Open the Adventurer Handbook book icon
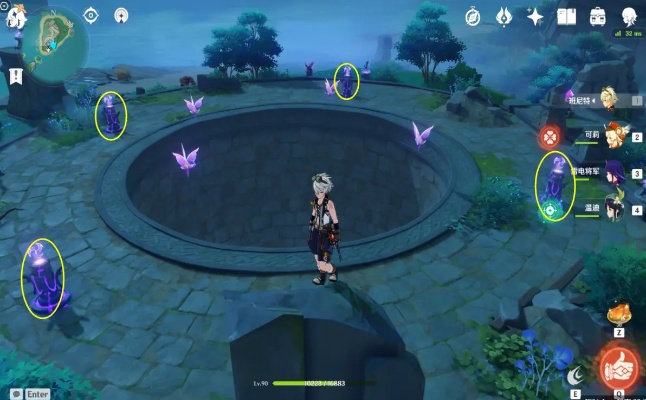 pyautogui.click(x=566, y=16)
